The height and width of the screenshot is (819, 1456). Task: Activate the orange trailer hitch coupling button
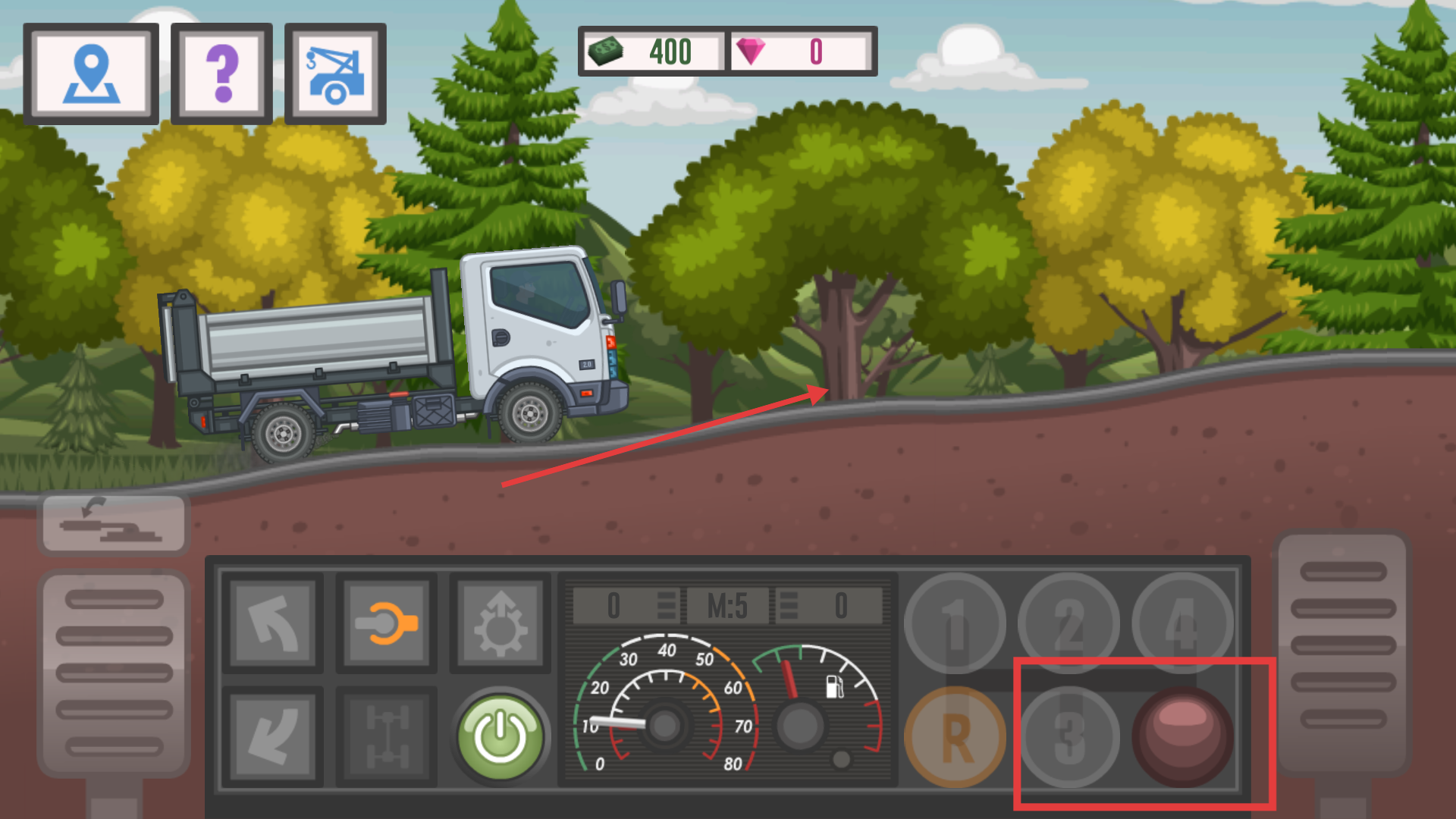(387, 623)
